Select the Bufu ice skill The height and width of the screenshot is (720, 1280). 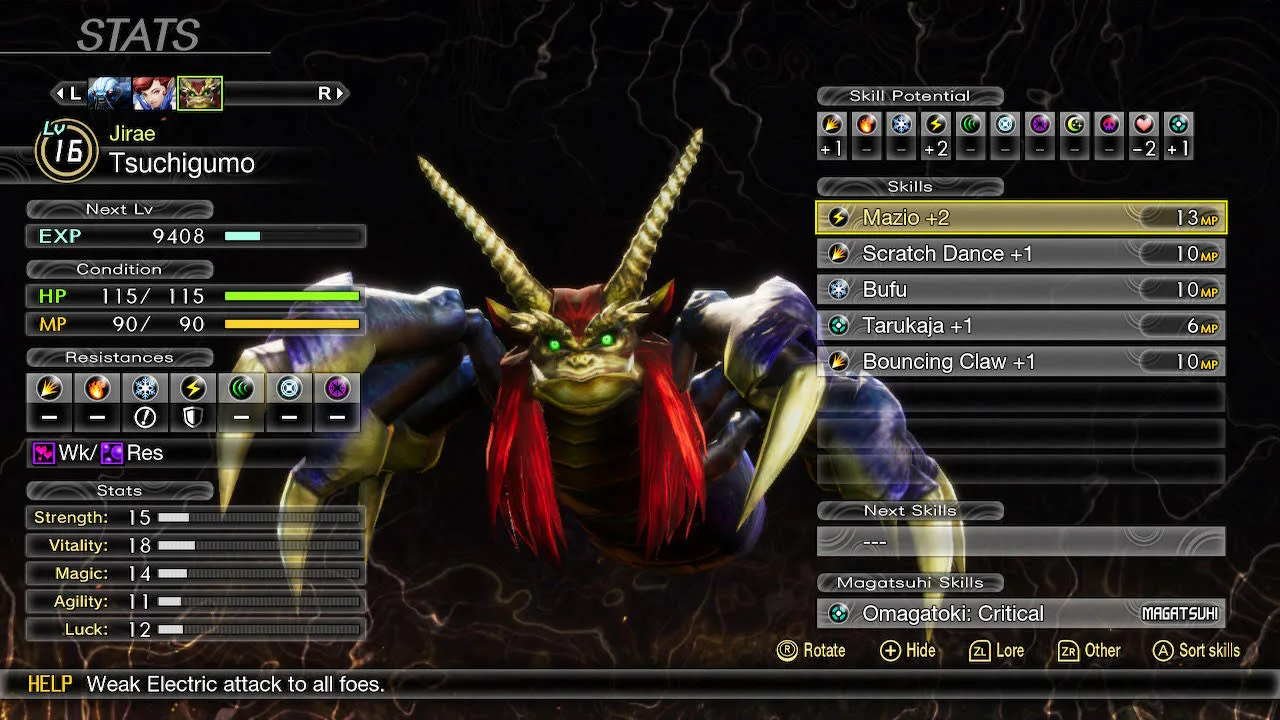(1020, 290)
